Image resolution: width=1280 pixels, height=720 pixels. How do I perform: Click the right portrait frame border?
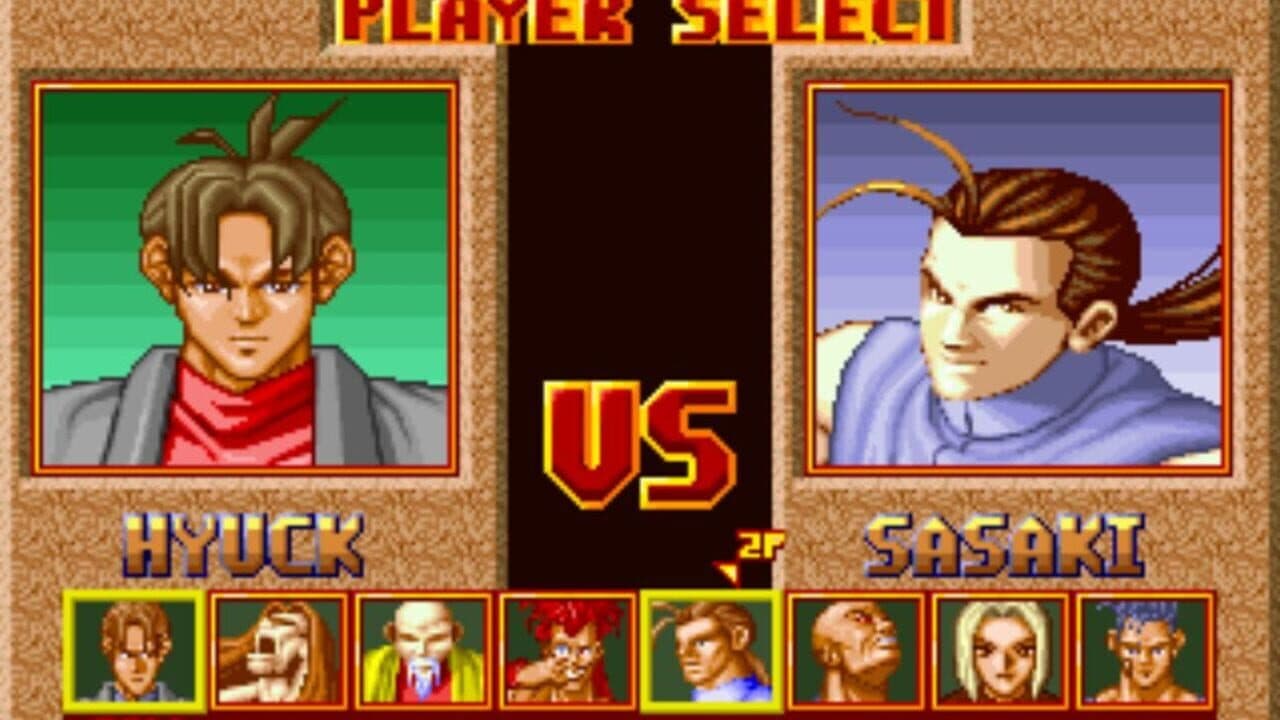(1021, 85)
